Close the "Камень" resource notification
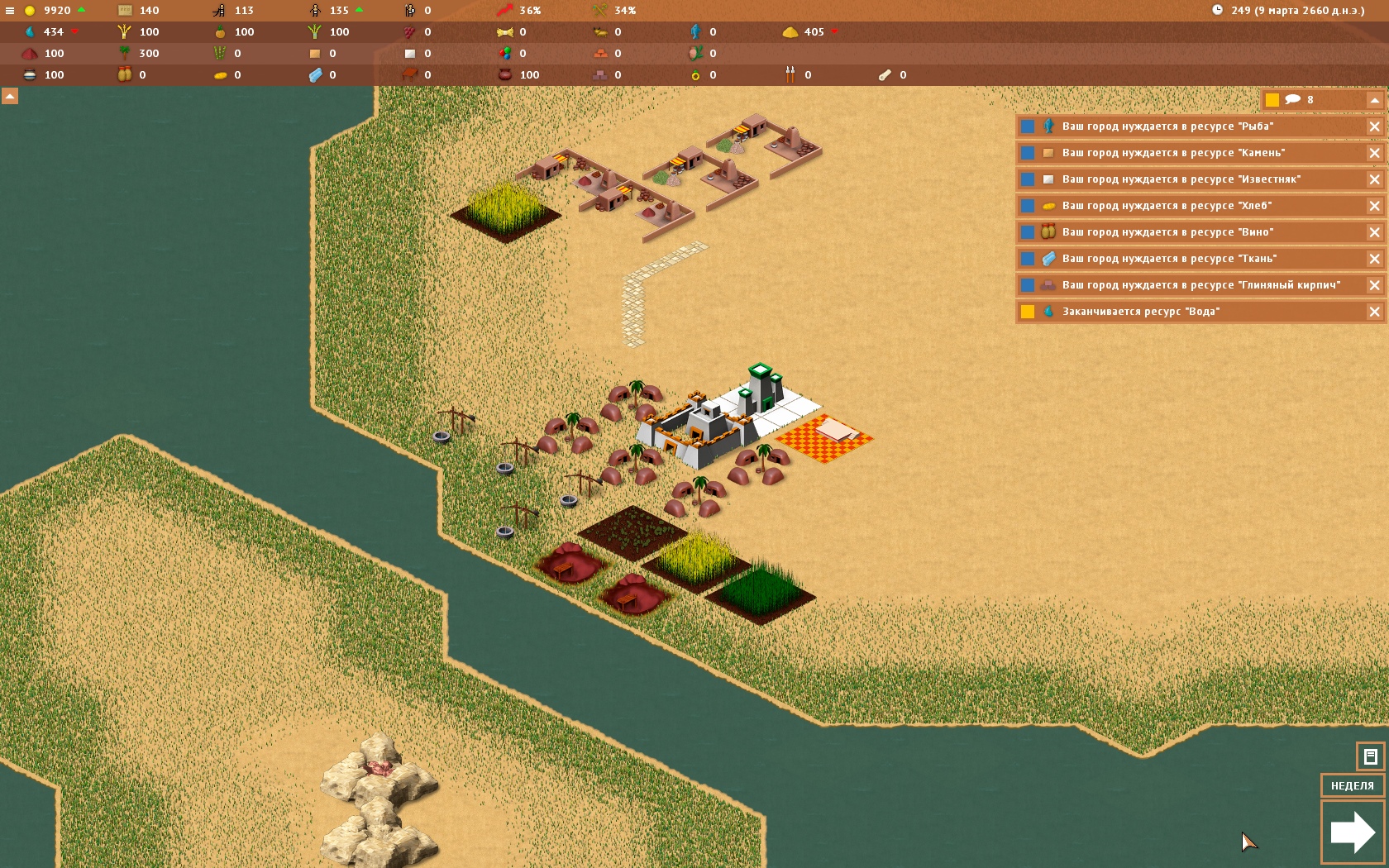1389x868 pixels. point(1374,153)
